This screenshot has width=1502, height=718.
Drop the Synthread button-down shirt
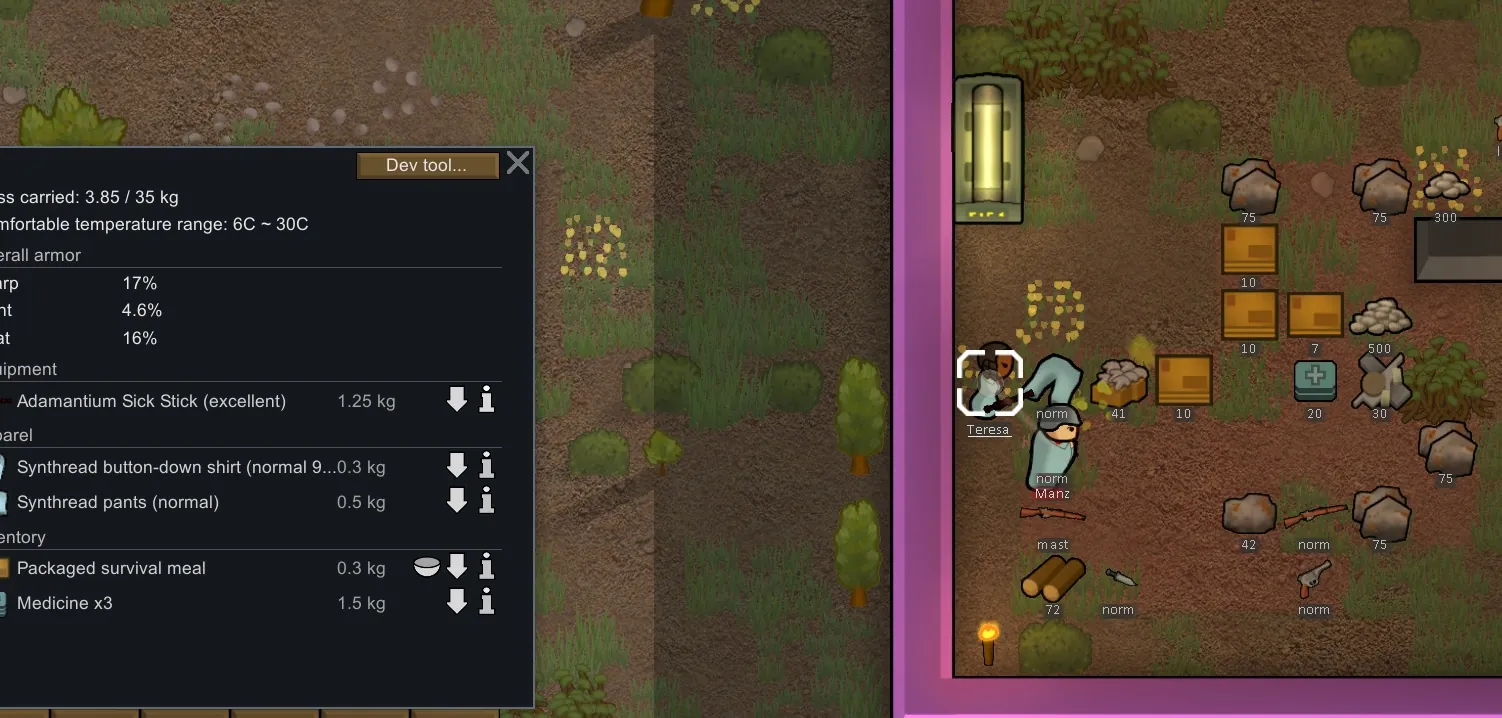pos(457,466)
